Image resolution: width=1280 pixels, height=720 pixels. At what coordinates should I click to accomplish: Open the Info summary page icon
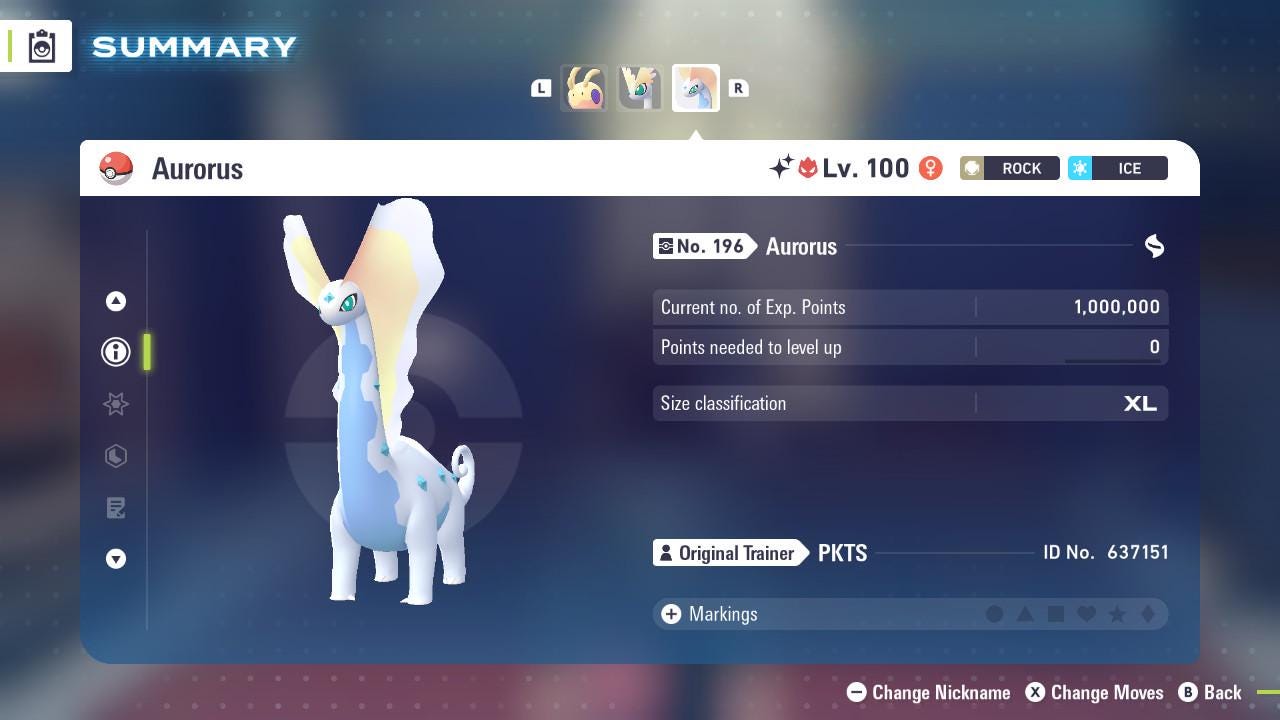[x=116, y=351]
